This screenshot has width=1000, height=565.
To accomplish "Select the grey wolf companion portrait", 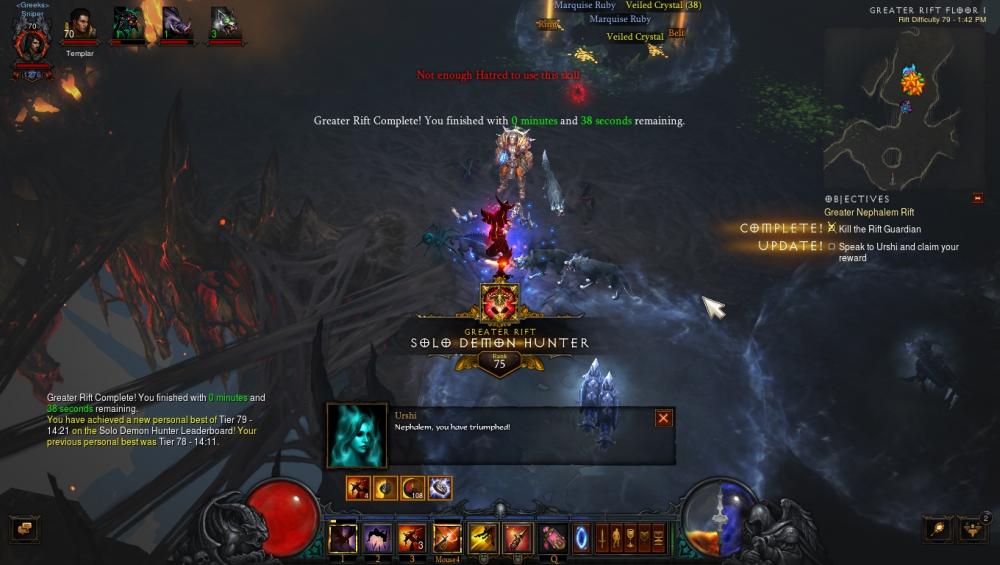I will pyautogui.click(x=225, y=24).
